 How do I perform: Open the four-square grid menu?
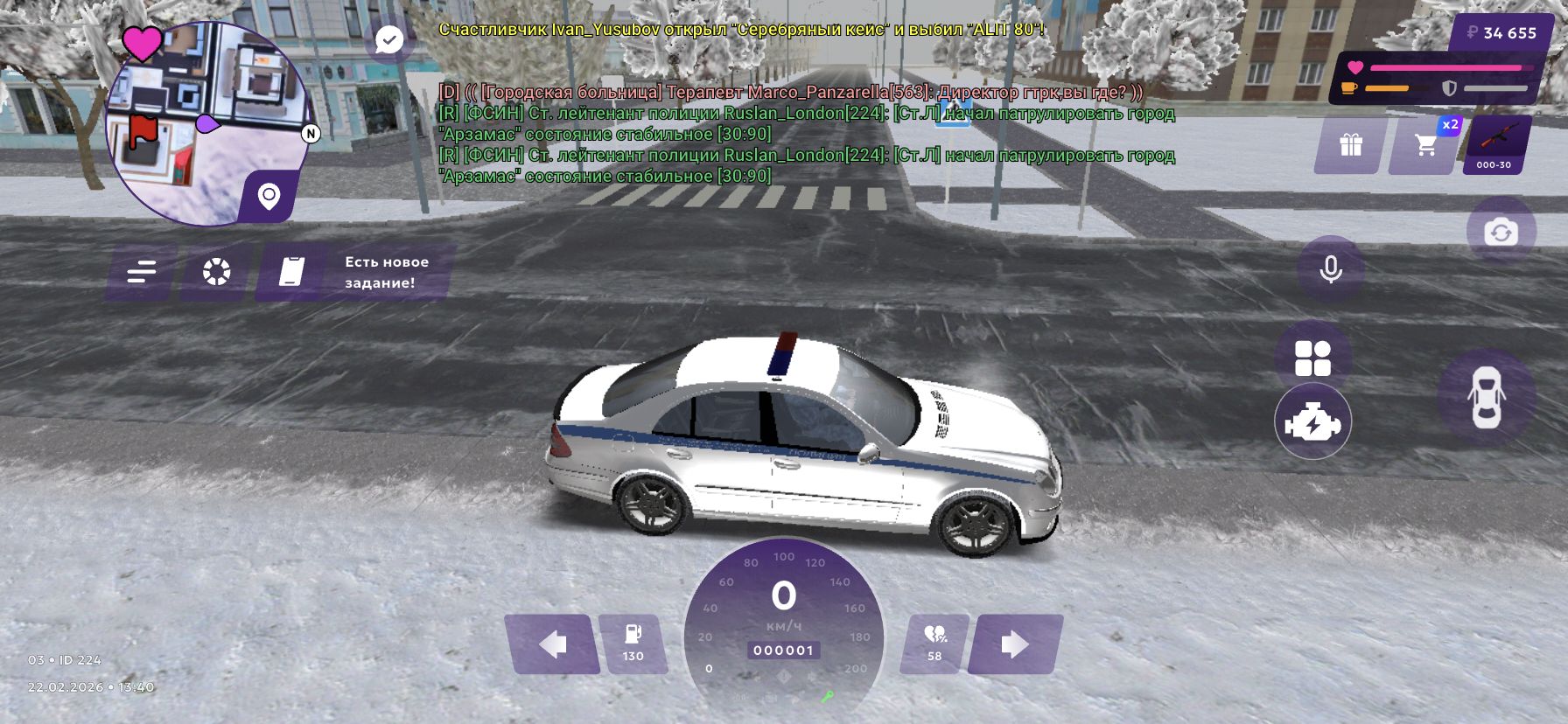point(1312,359)
